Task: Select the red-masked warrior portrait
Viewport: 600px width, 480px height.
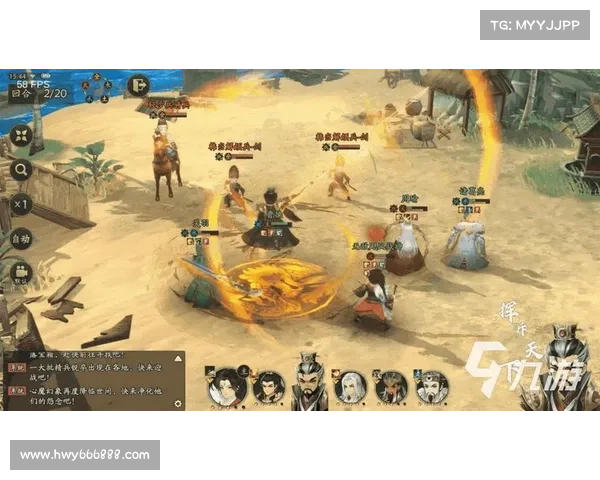Action: [x=391, y=386]
